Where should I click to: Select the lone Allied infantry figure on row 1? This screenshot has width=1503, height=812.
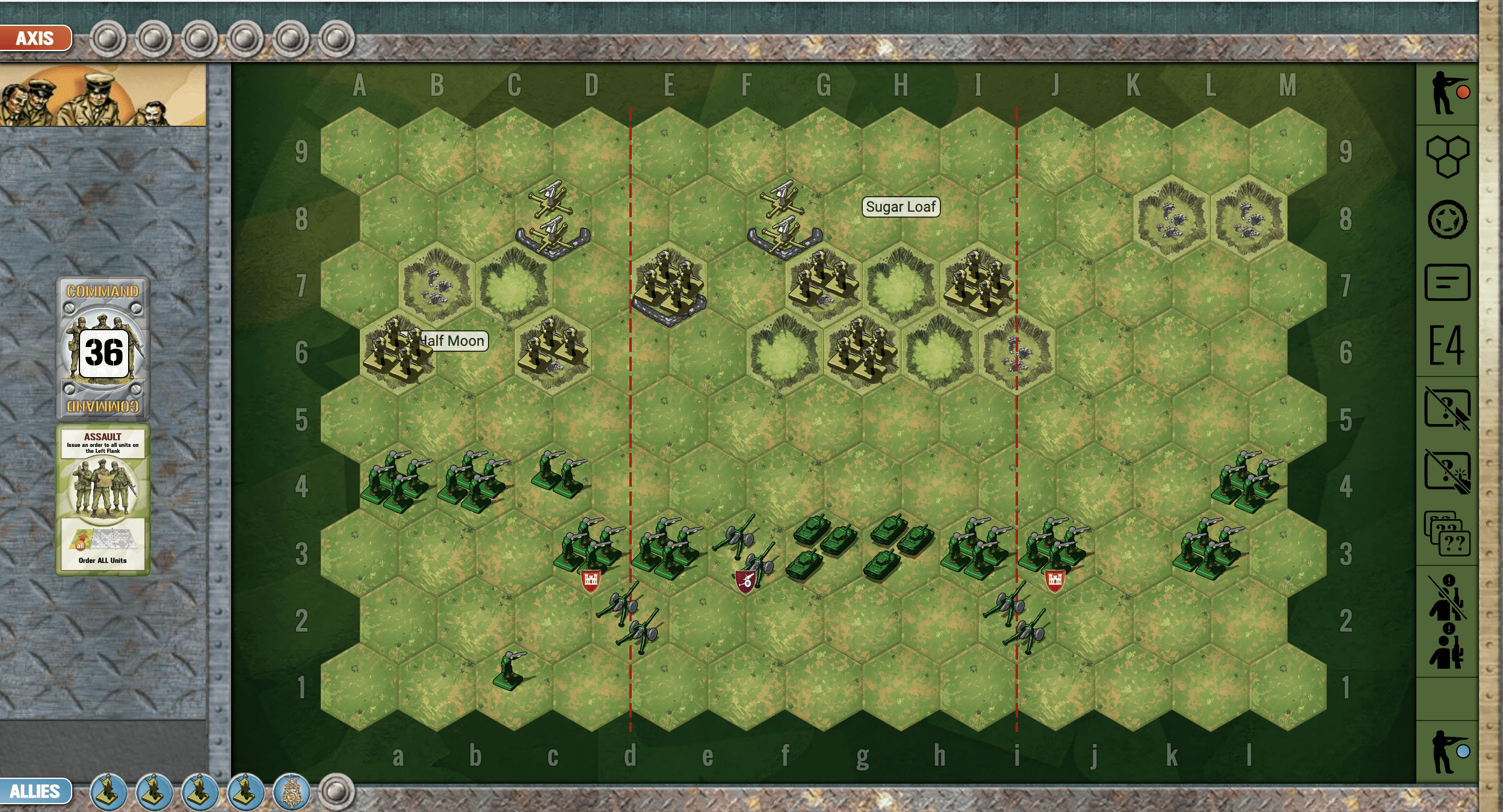coord(510,671)
